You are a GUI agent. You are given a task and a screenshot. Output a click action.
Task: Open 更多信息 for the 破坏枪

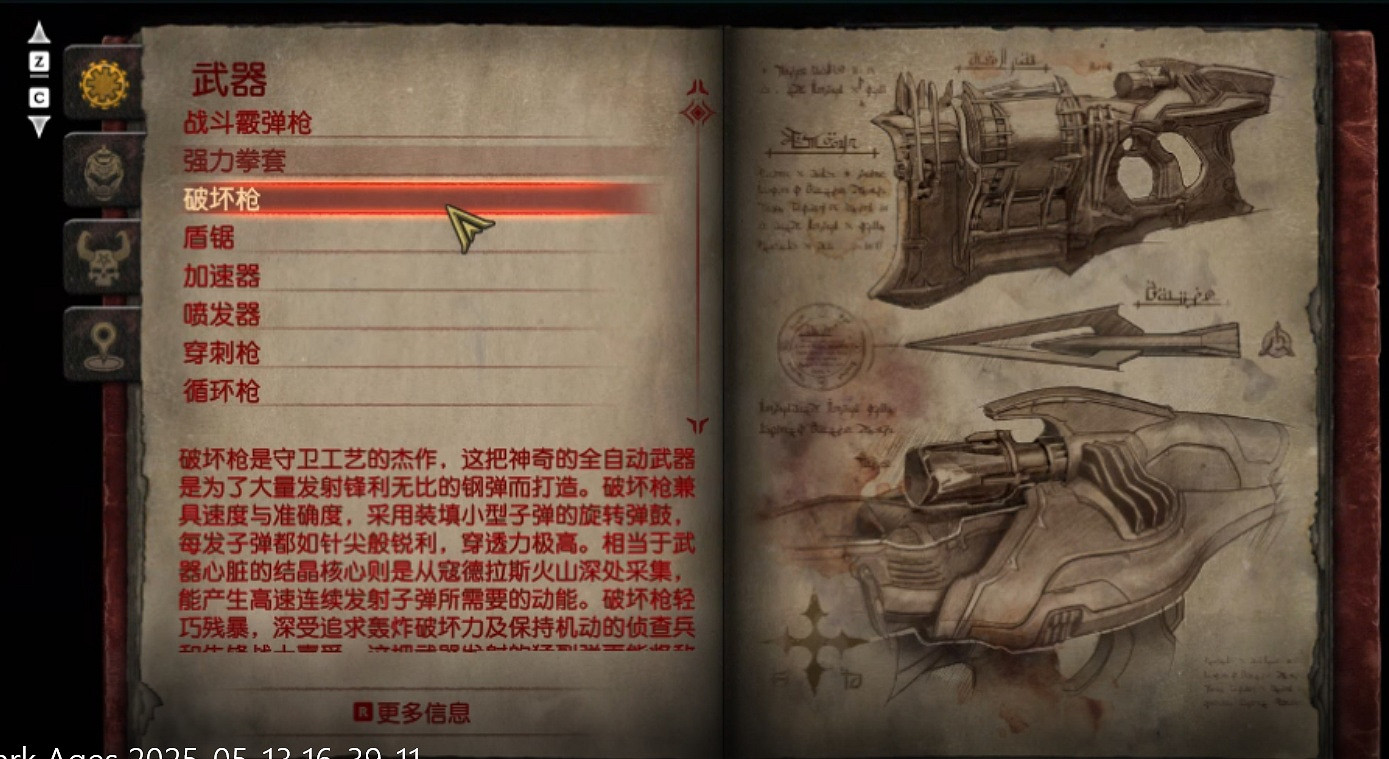pyautogui.click(x=424, y=712)
